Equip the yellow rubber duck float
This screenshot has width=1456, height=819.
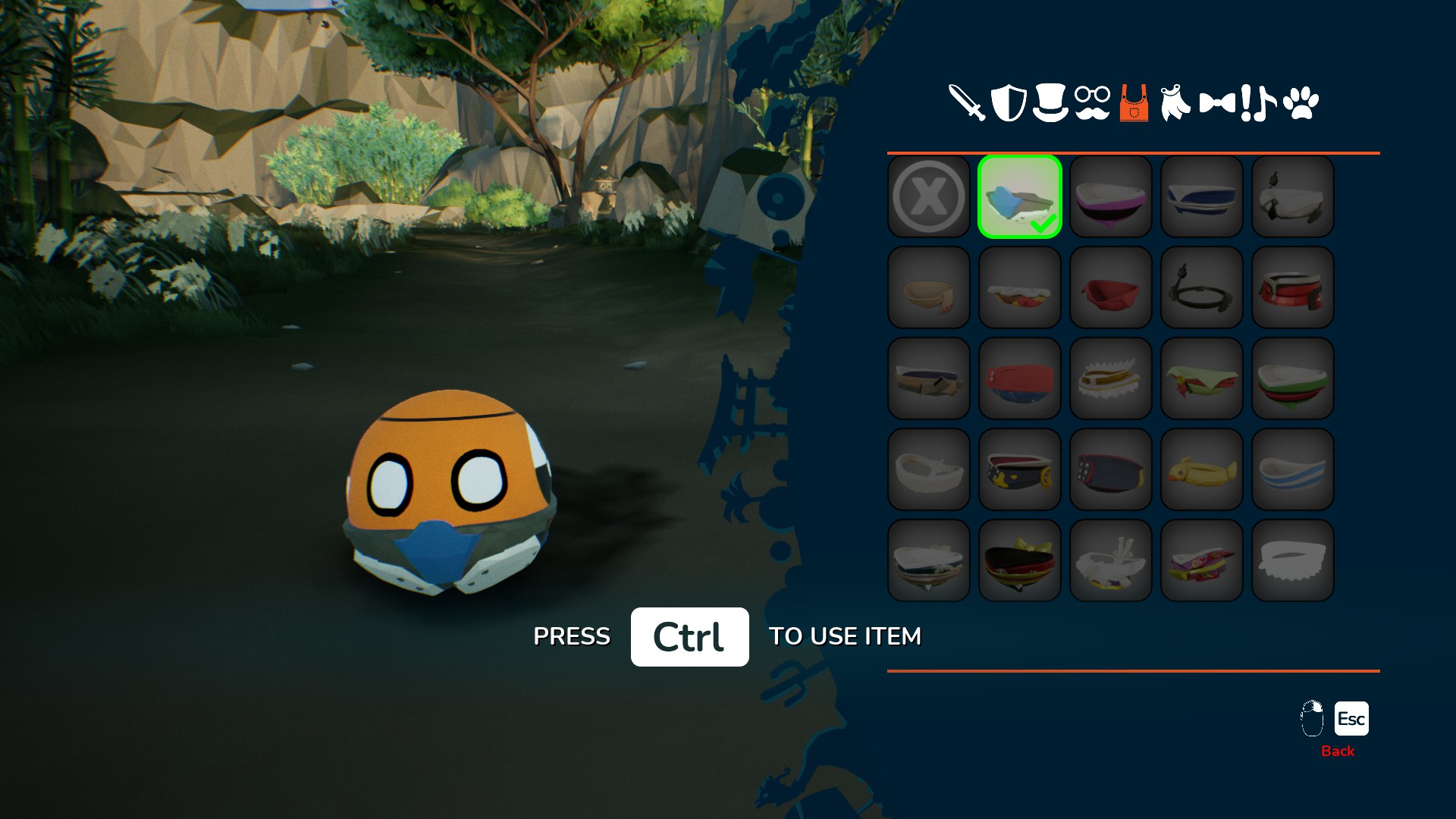(x=1202, y=469)
